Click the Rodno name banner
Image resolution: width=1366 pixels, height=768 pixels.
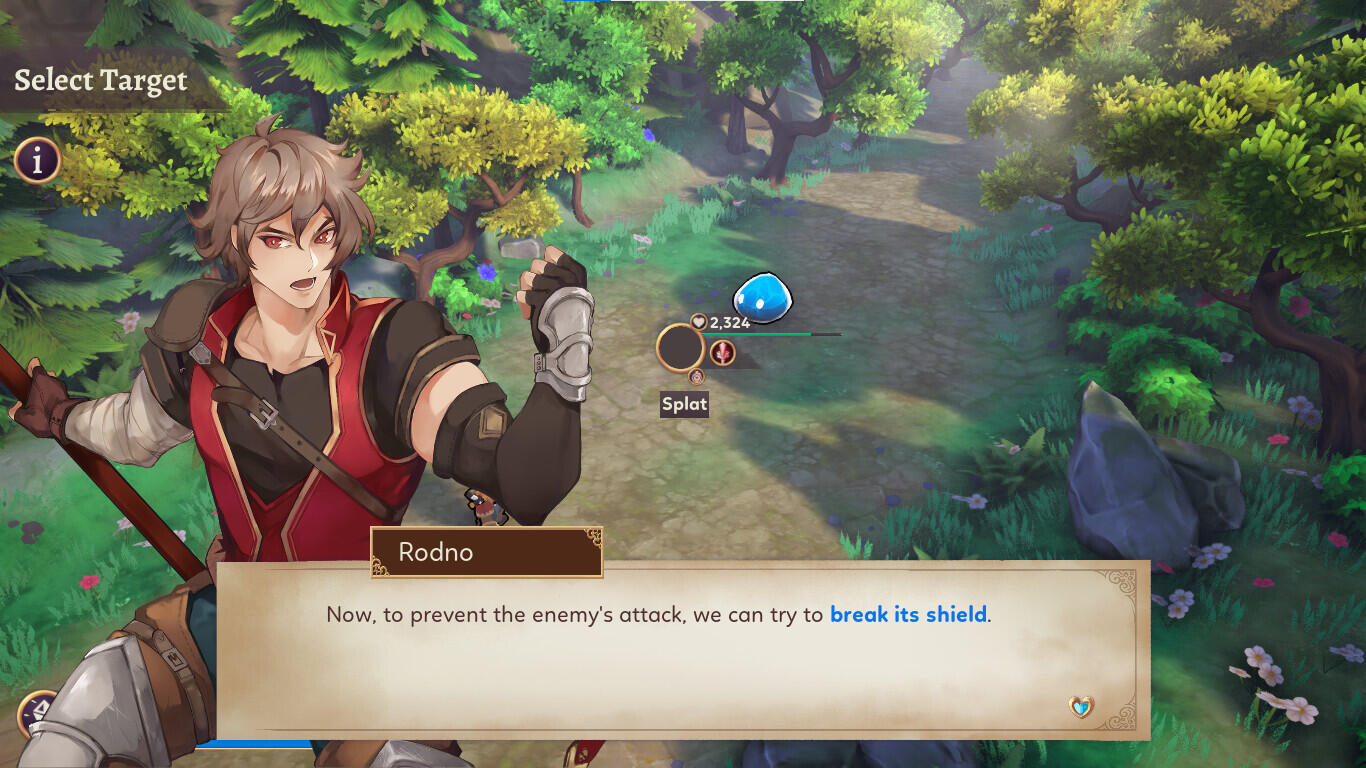pos(487,552)
